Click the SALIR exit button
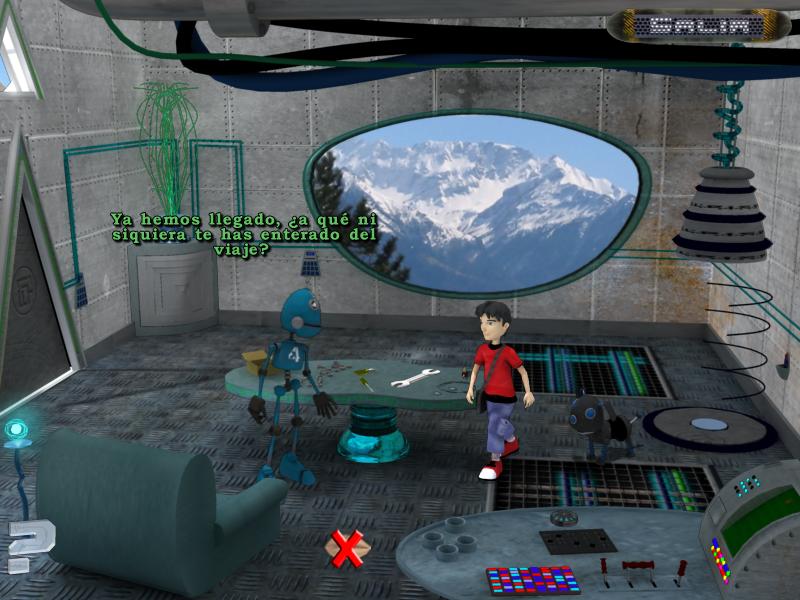The width and height of the screenshot is (800, 600). click(x=698, y=25)
